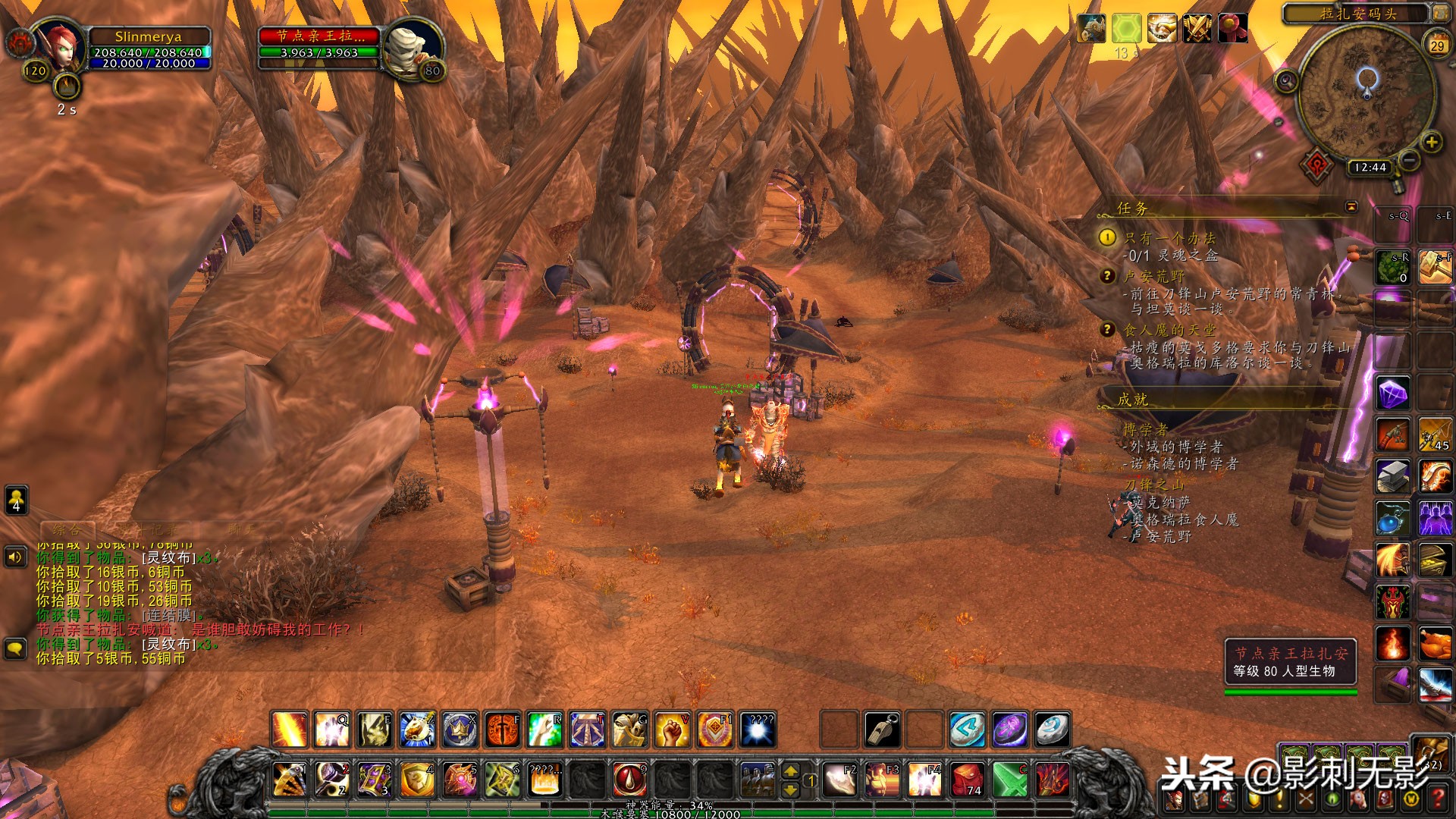Zoom in the minimap with plus button
The image size is (1456, 819).
click(1431, 142)
